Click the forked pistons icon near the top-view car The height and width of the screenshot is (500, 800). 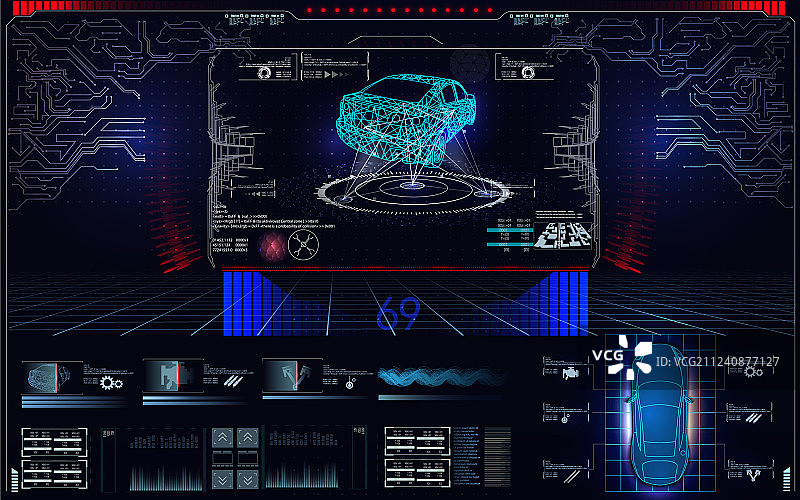pos(754,468)
